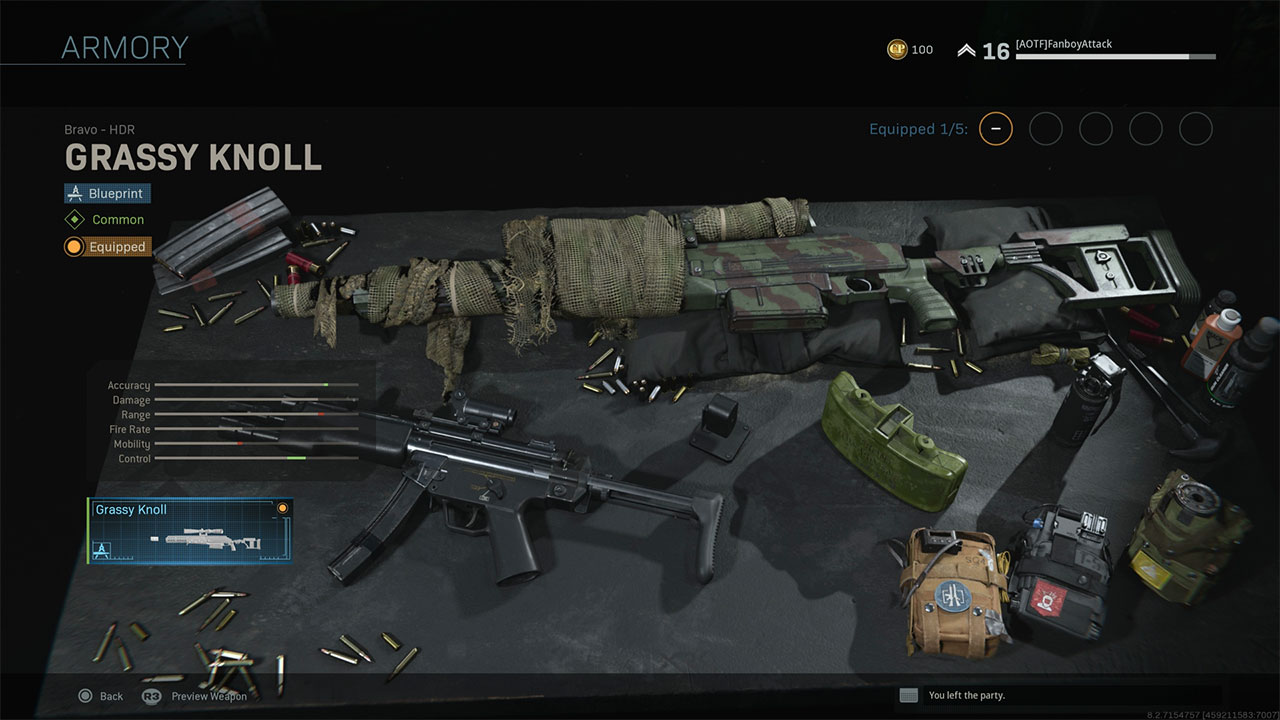Open the COD Points balance
The height and width of the screenshot is (720, 1280).
pos(910,50)
